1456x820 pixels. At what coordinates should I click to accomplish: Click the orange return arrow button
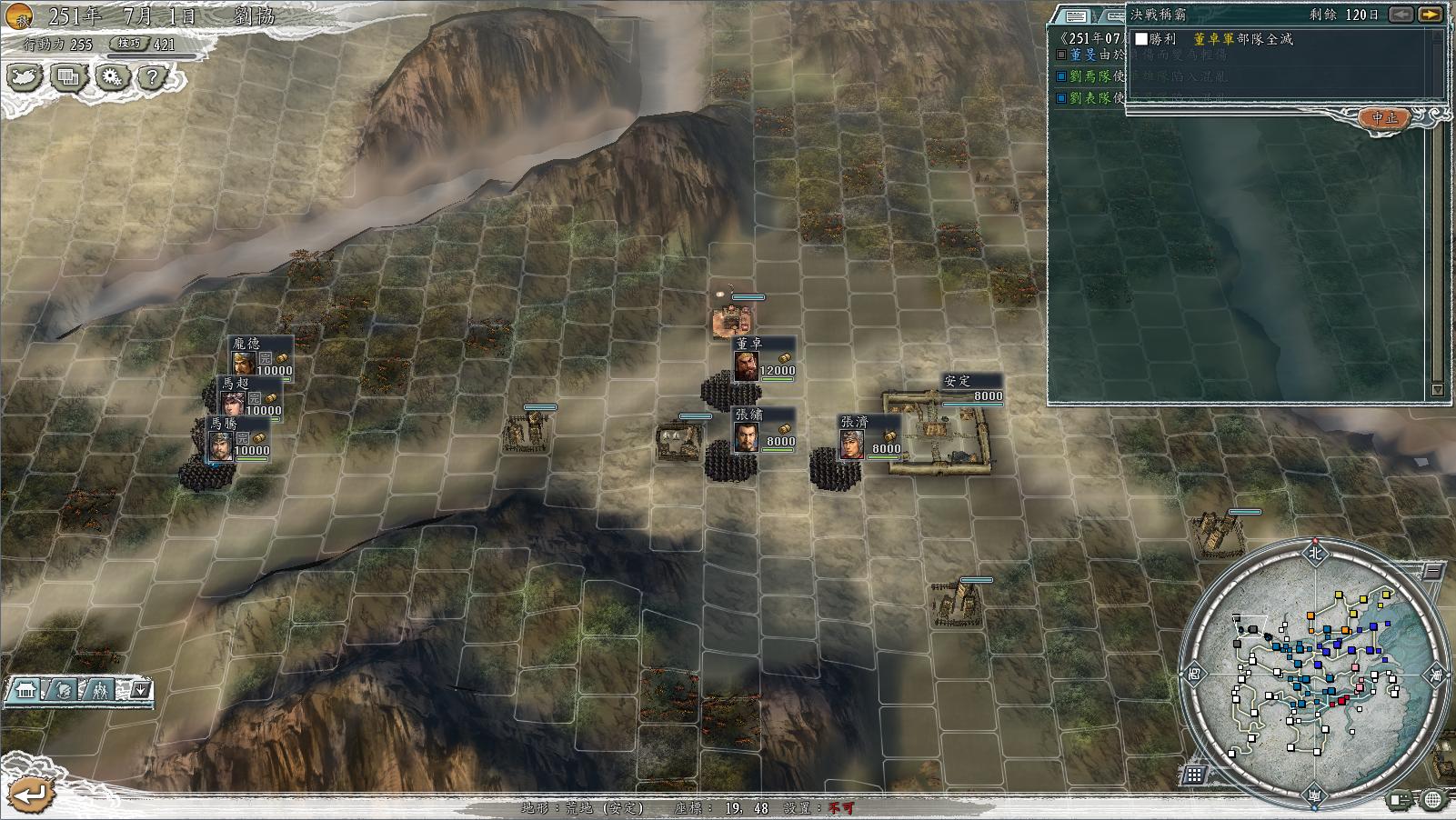31,794
